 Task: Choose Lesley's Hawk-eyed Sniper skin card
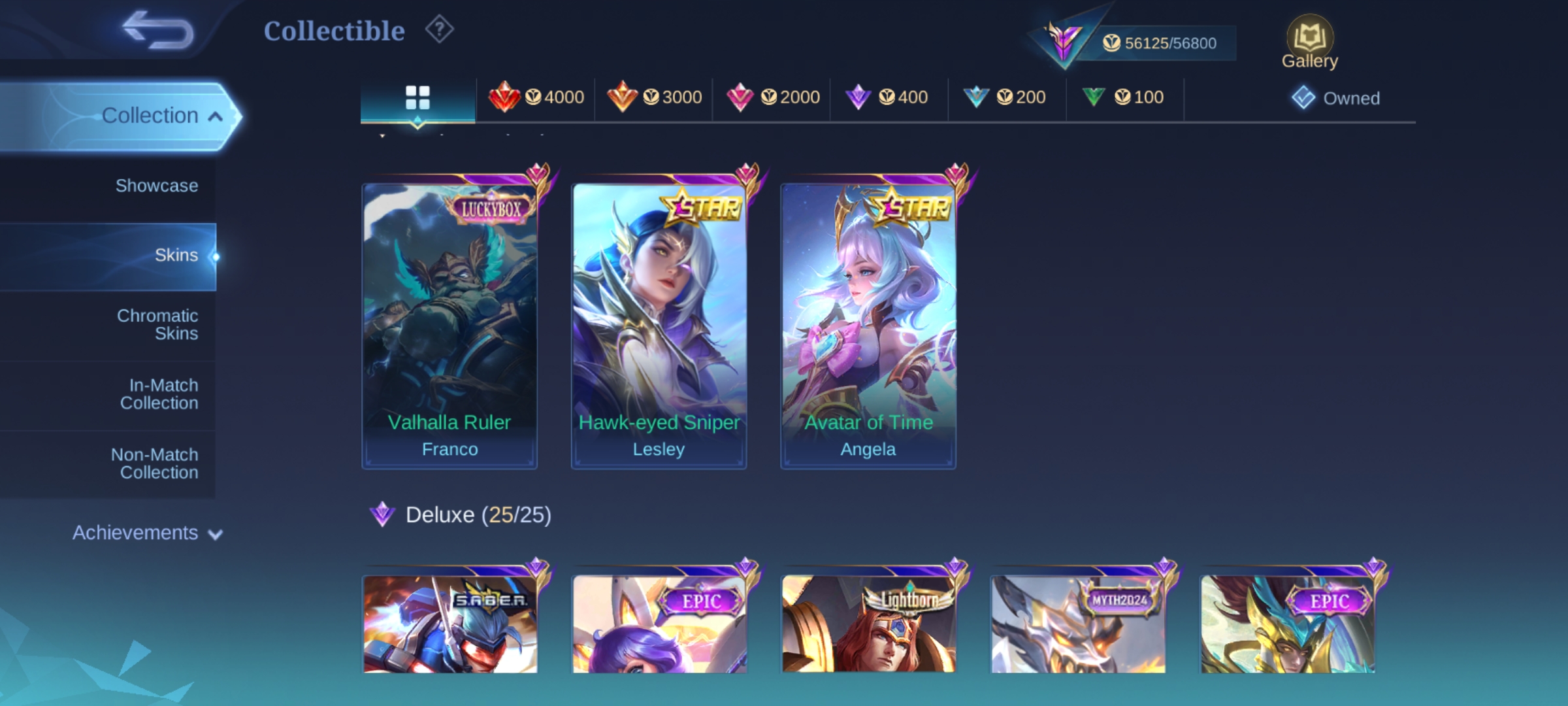coord(659,326)
